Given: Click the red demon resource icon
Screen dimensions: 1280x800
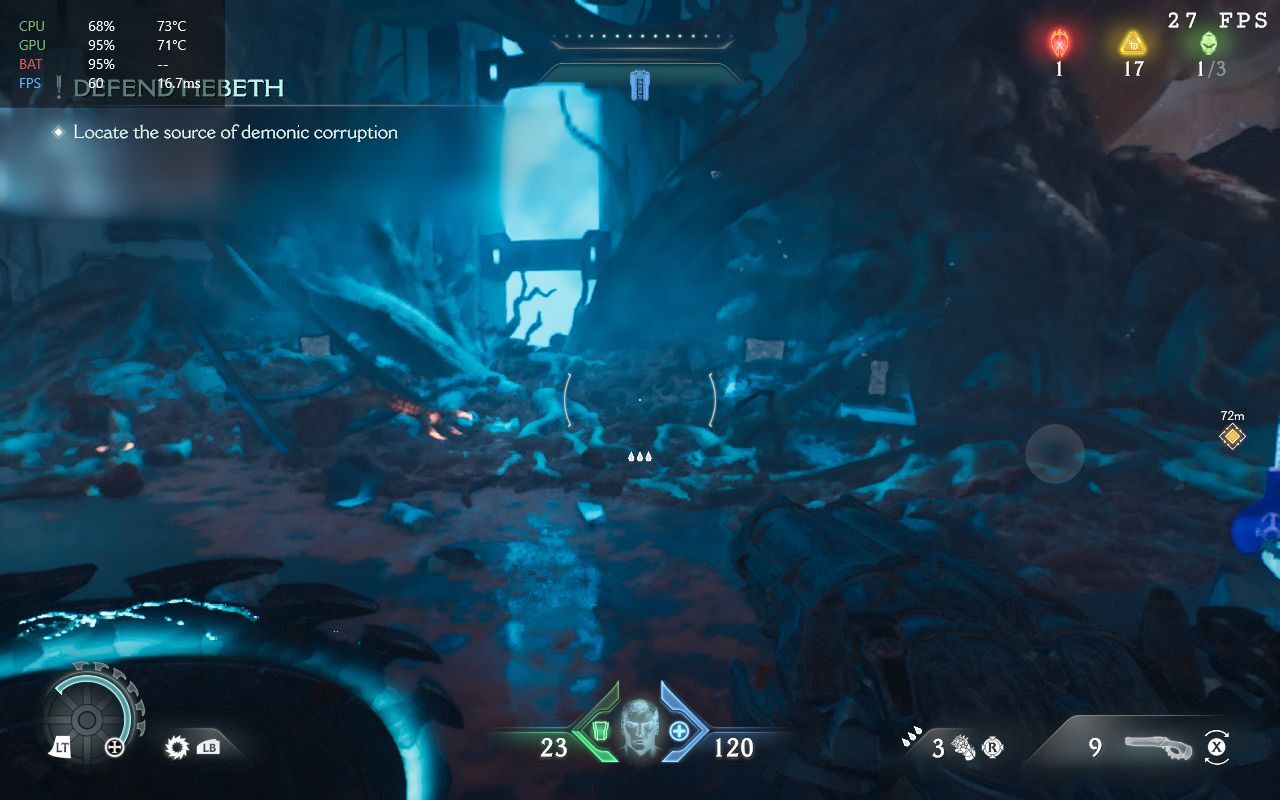Looking at the screenshot, I should point(1059,43).
